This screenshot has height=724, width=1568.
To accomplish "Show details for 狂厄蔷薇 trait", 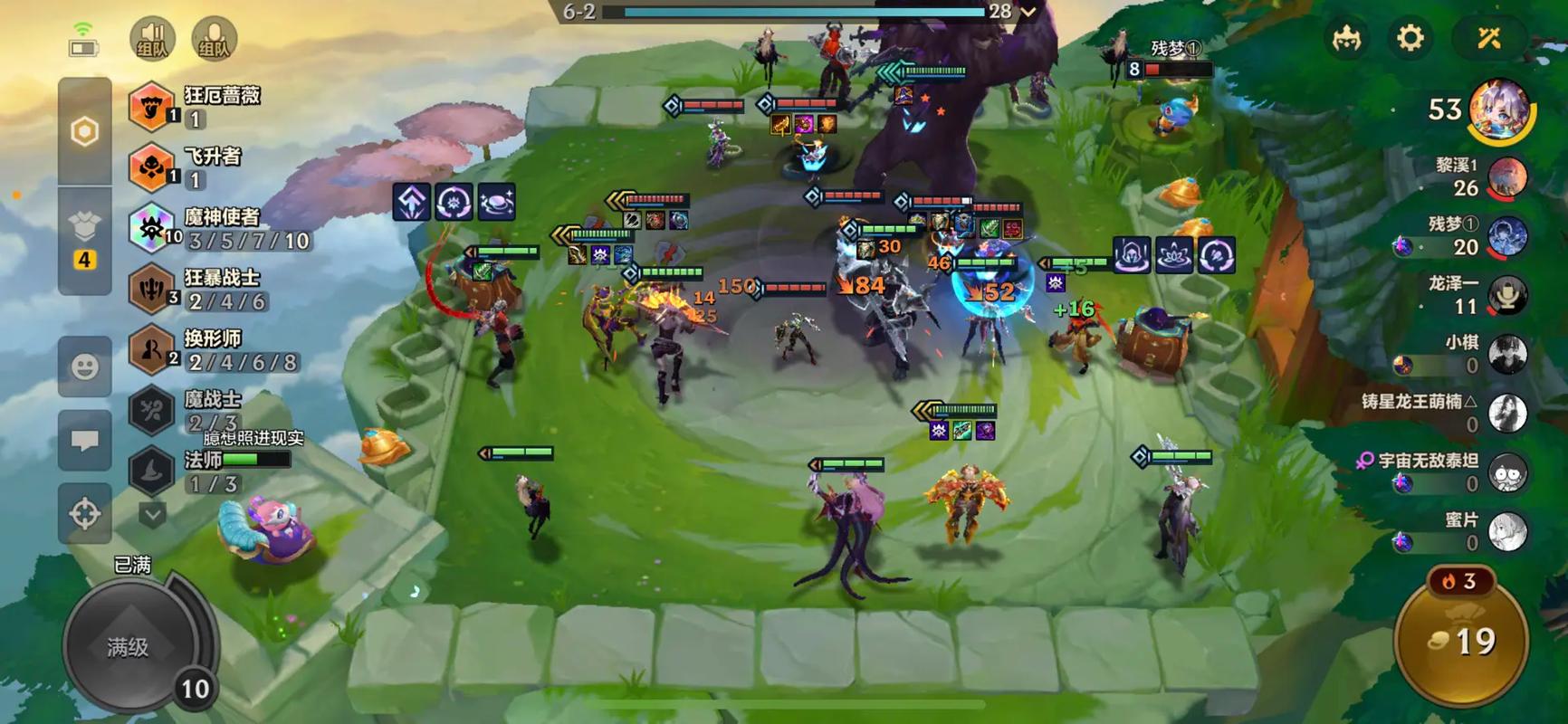I will point(151,107).
